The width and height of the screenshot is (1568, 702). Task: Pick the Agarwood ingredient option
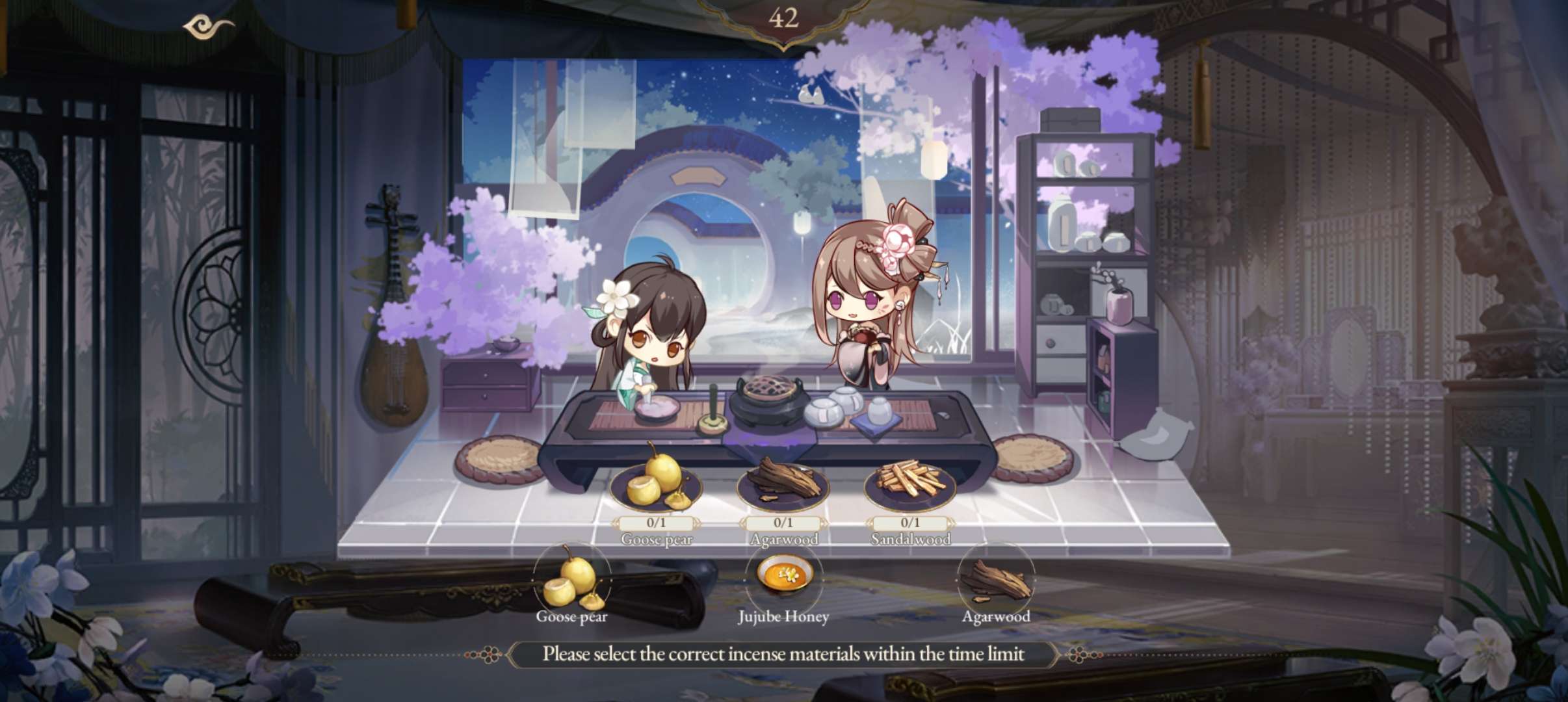(995, 580)
